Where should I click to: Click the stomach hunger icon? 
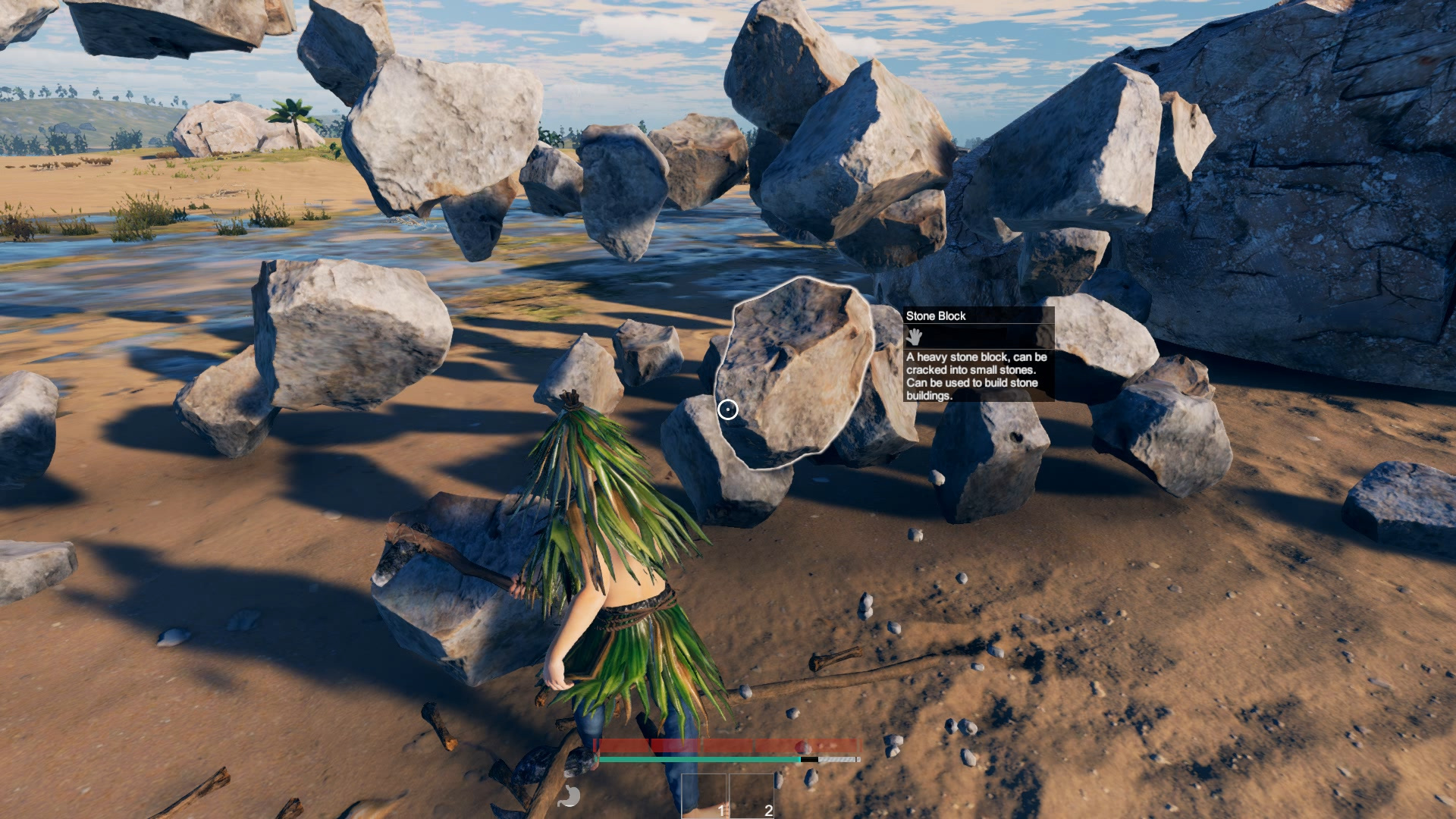tap(570, 795)
